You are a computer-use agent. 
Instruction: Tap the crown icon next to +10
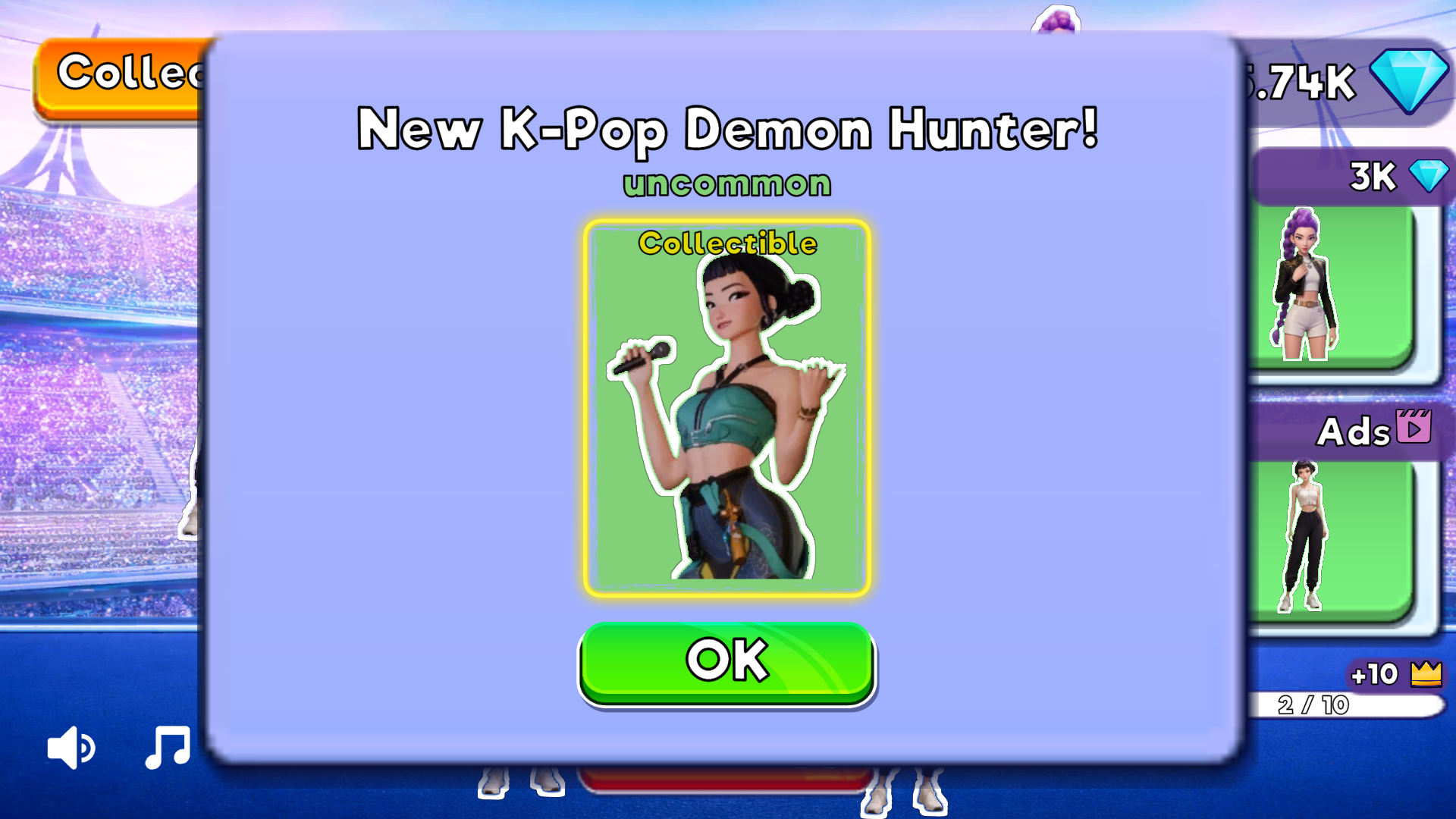tap(1425, 673)
